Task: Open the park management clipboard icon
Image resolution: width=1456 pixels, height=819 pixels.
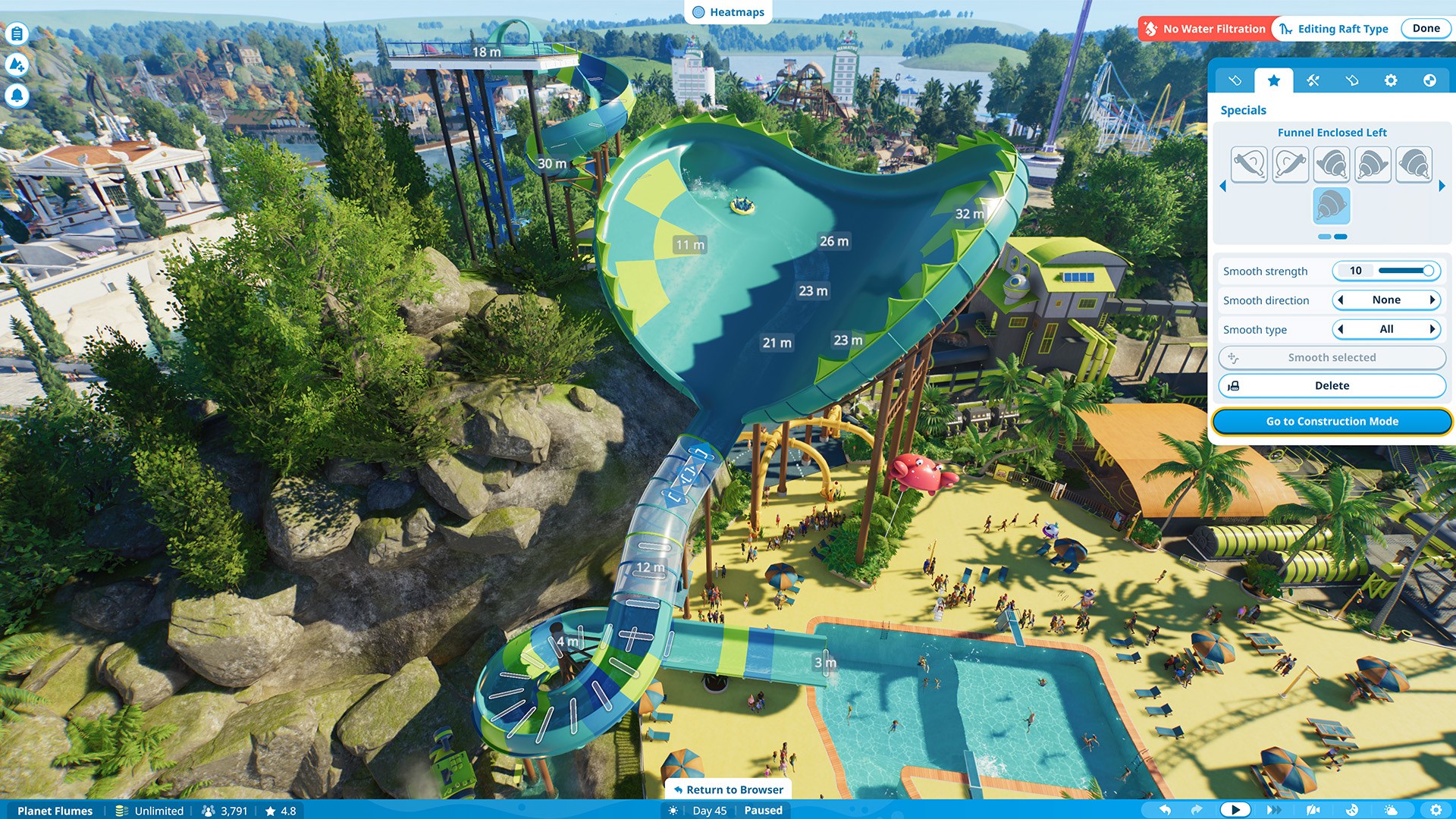Action: point(16,33)
